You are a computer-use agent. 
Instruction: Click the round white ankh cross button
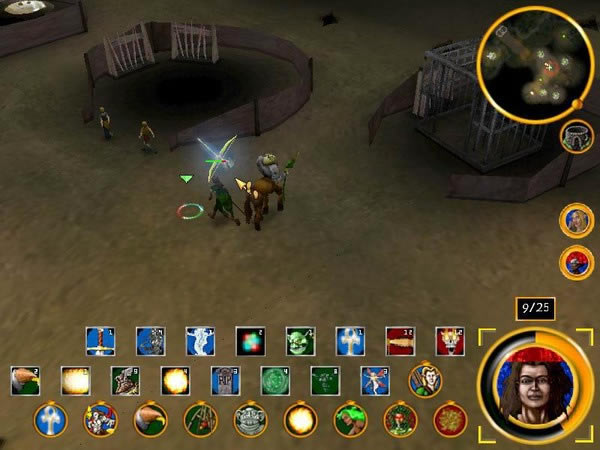click(x=50, y=419)
